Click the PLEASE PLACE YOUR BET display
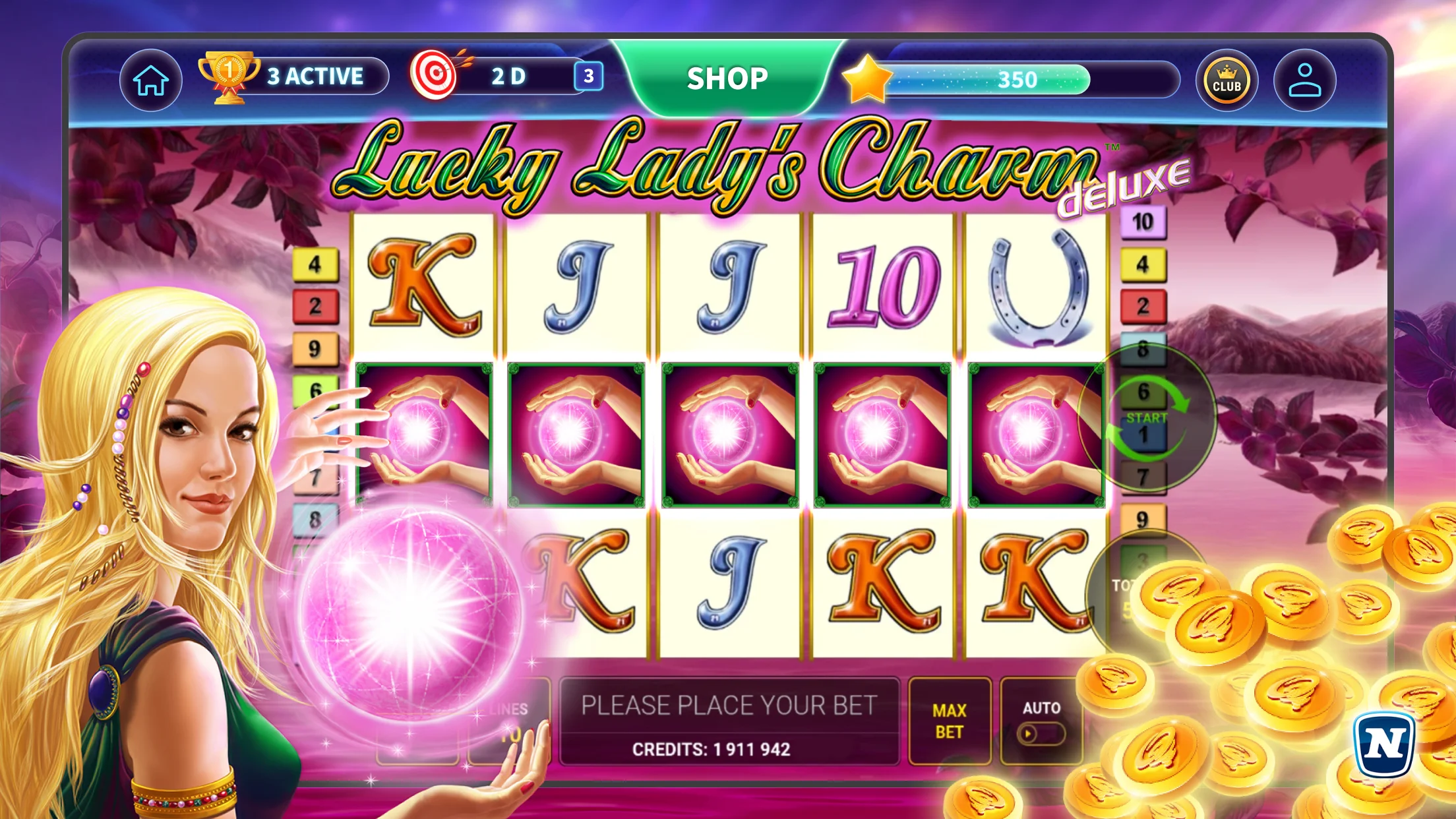Screen dimensions: 1456x819 click(729, 704)
